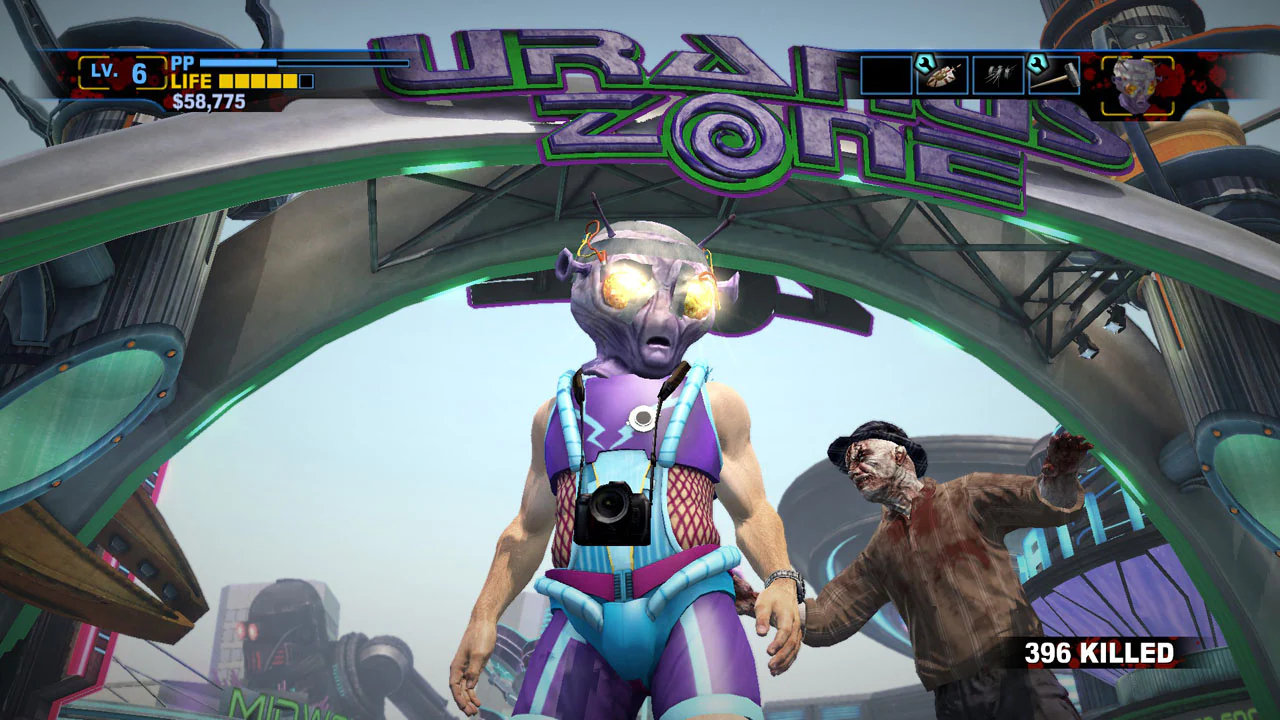This screenshot has height=720, width=1280.
Task: Click the blue PP progress bar
Action: coord(239,62)
